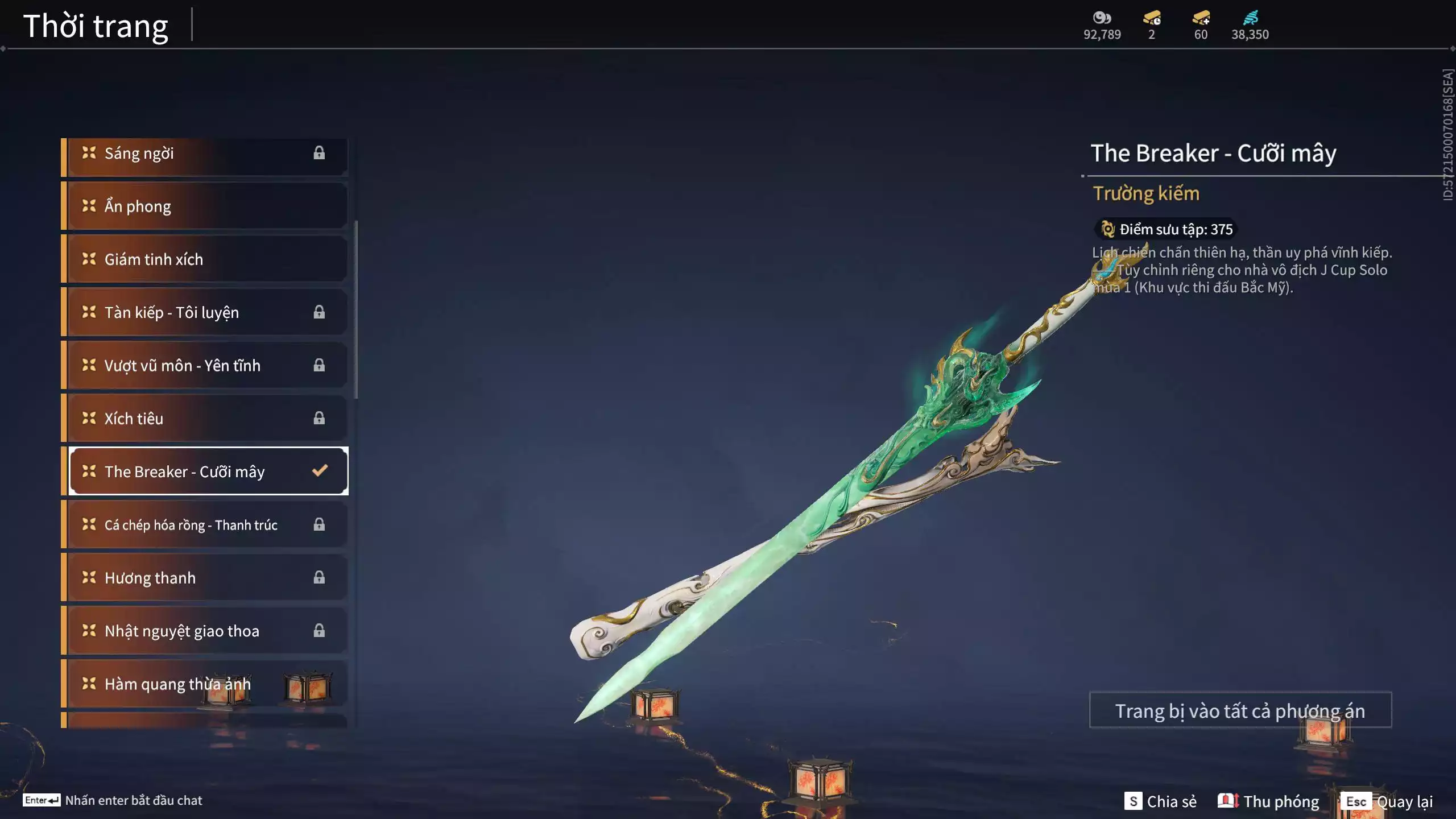Viewport: 1456px width, 819px height.
Task: Choose the Xích tiêu skin
Action: pos(205,419)
